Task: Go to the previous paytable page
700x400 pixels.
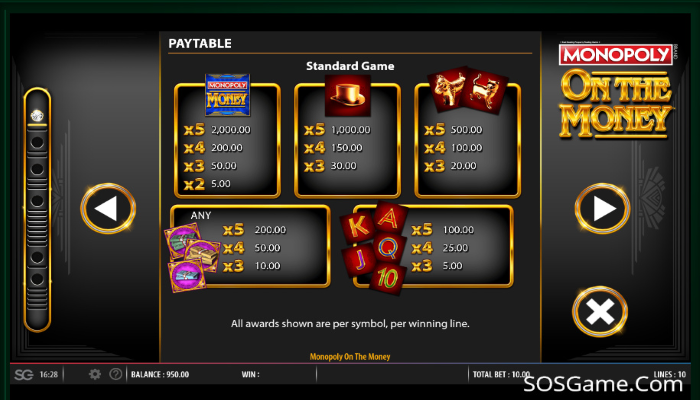Action: tap(108, 209)
